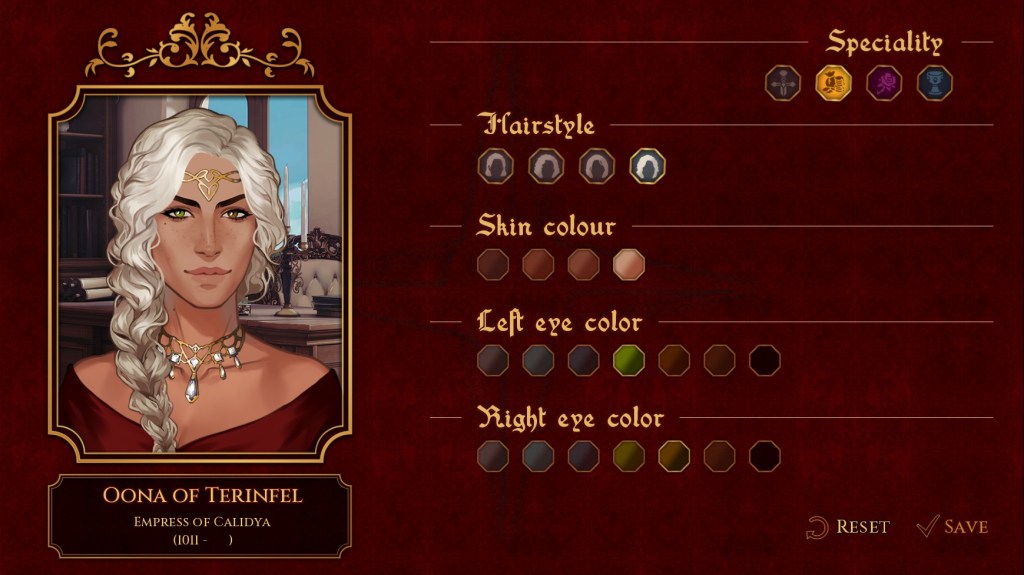Choose the blue chalice speciality
This screenshot has height=575, width=1024.
click(x=934, y=83)
